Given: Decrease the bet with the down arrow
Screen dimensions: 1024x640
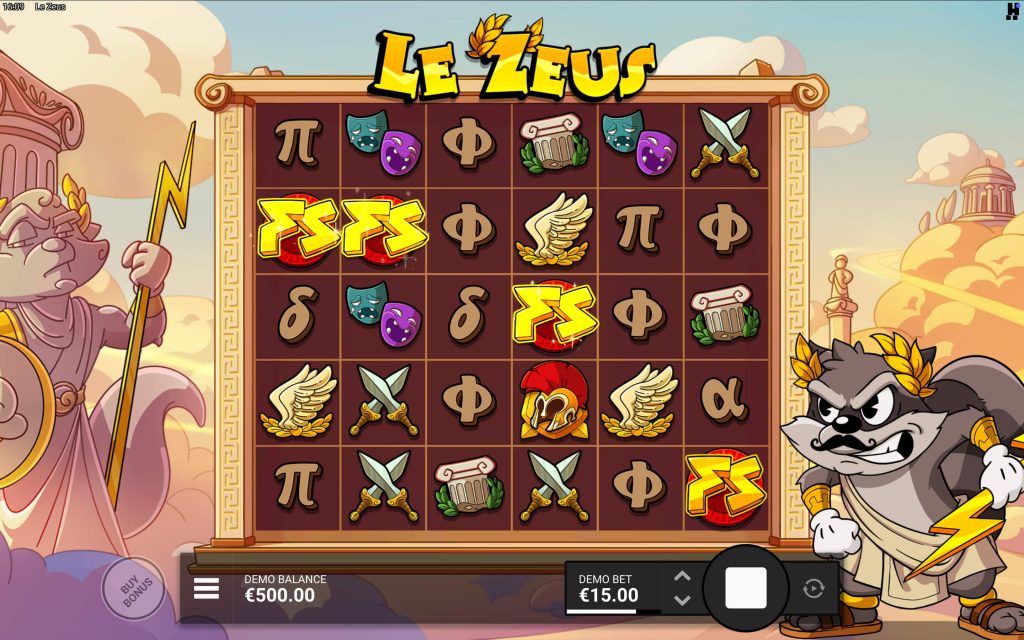Looking at the screenshot, I should [682, 600].
